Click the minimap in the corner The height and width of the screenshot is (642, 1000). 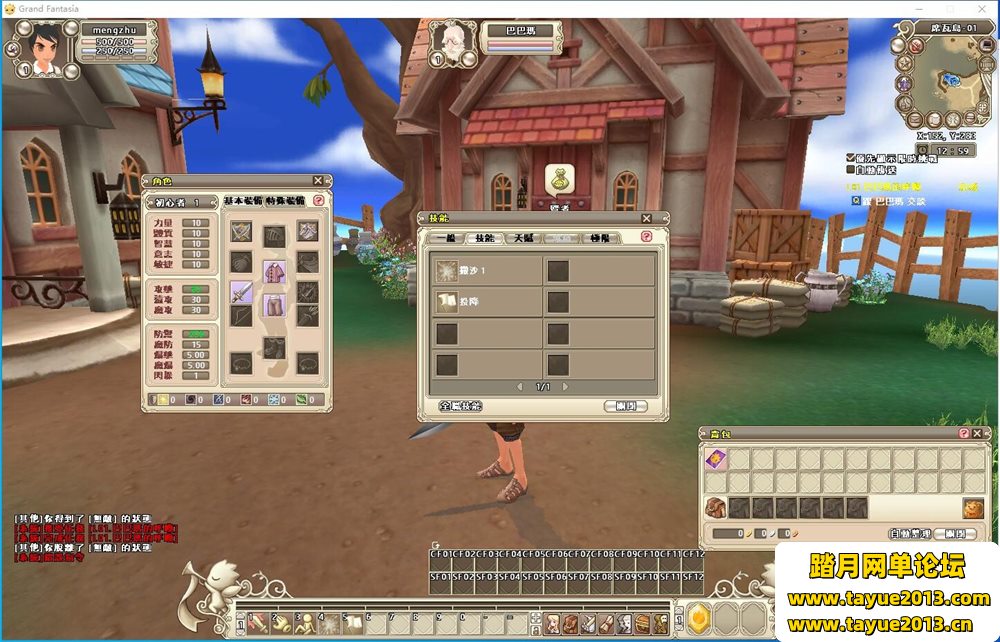pyautogui.click(x=941, y=83)
